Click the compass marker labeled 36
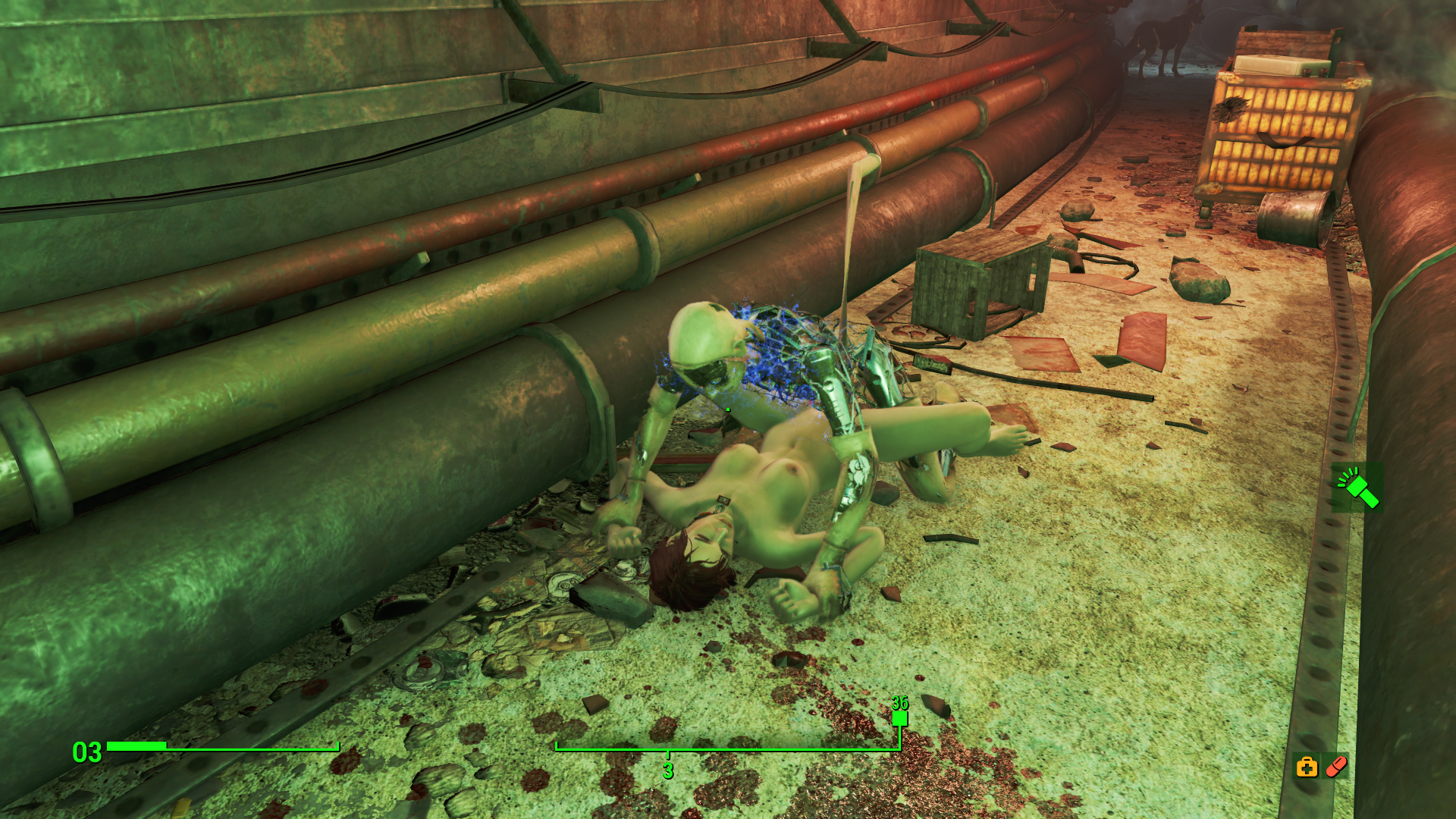Screen dimensions: 1456x819 899,717
